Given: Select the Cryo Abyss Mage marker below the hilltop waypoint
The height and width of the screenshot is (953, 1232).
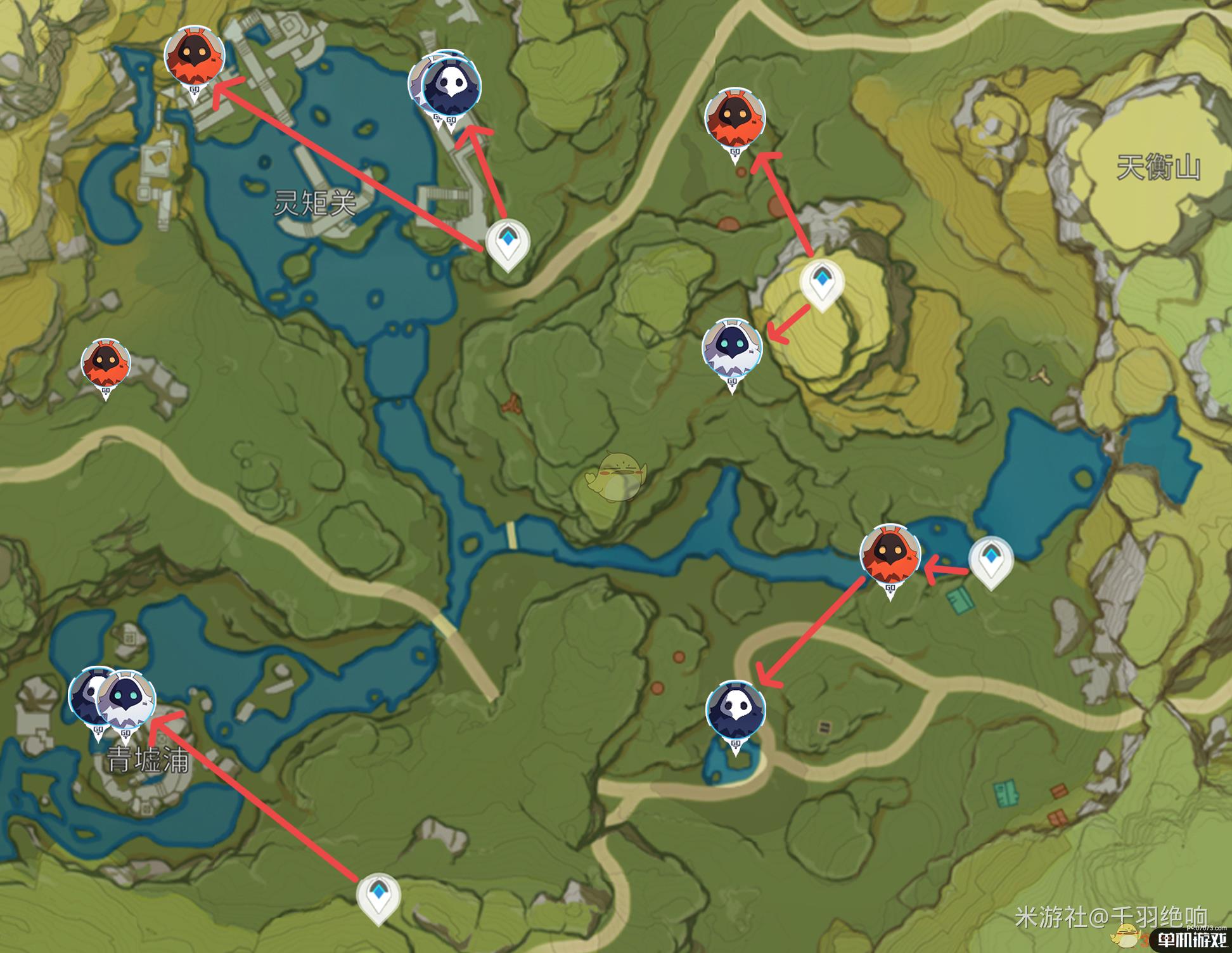Looking at the screenshot, I should (732, 349).
